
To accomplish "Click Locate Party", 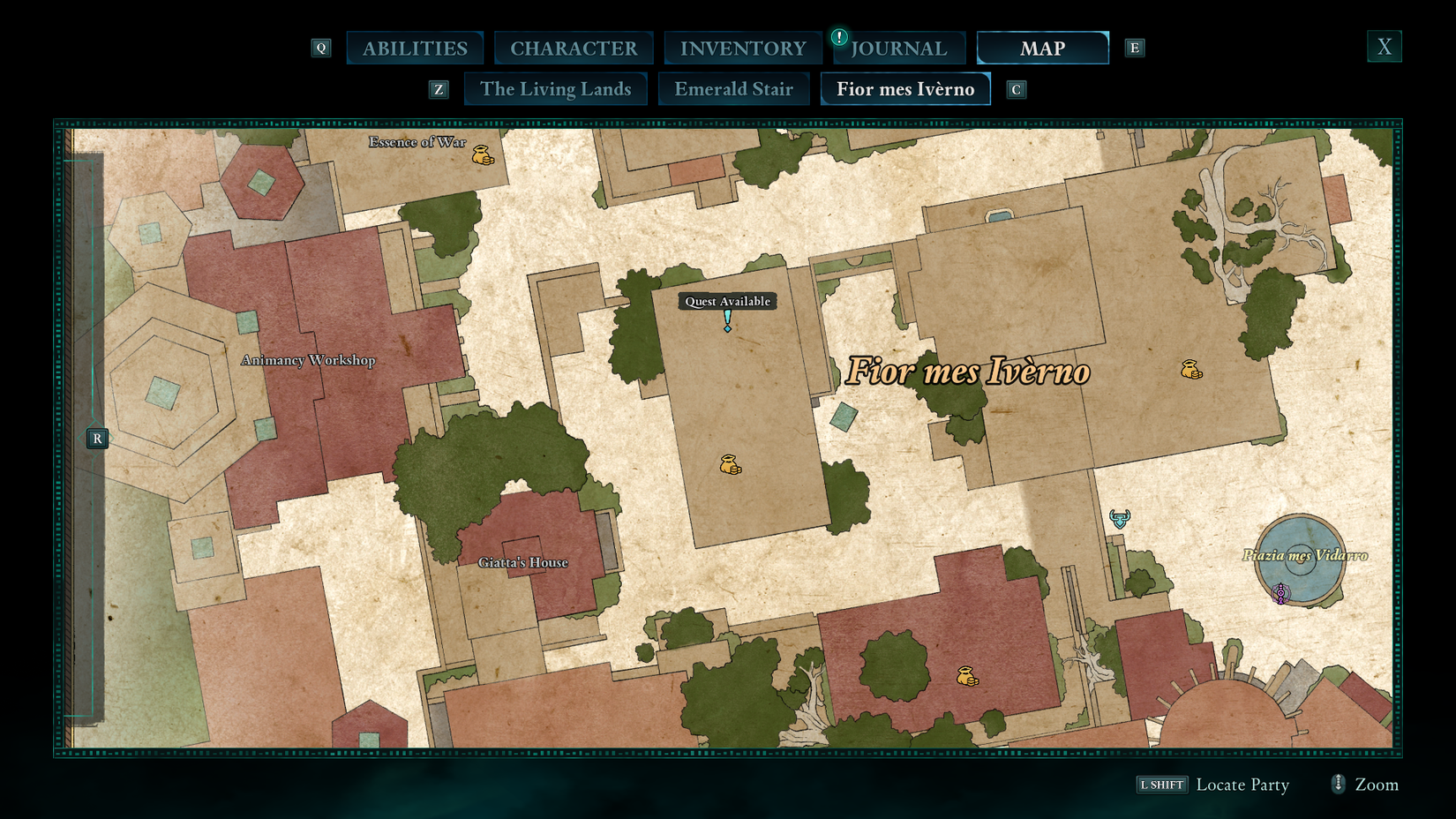I will (1242, 785).
